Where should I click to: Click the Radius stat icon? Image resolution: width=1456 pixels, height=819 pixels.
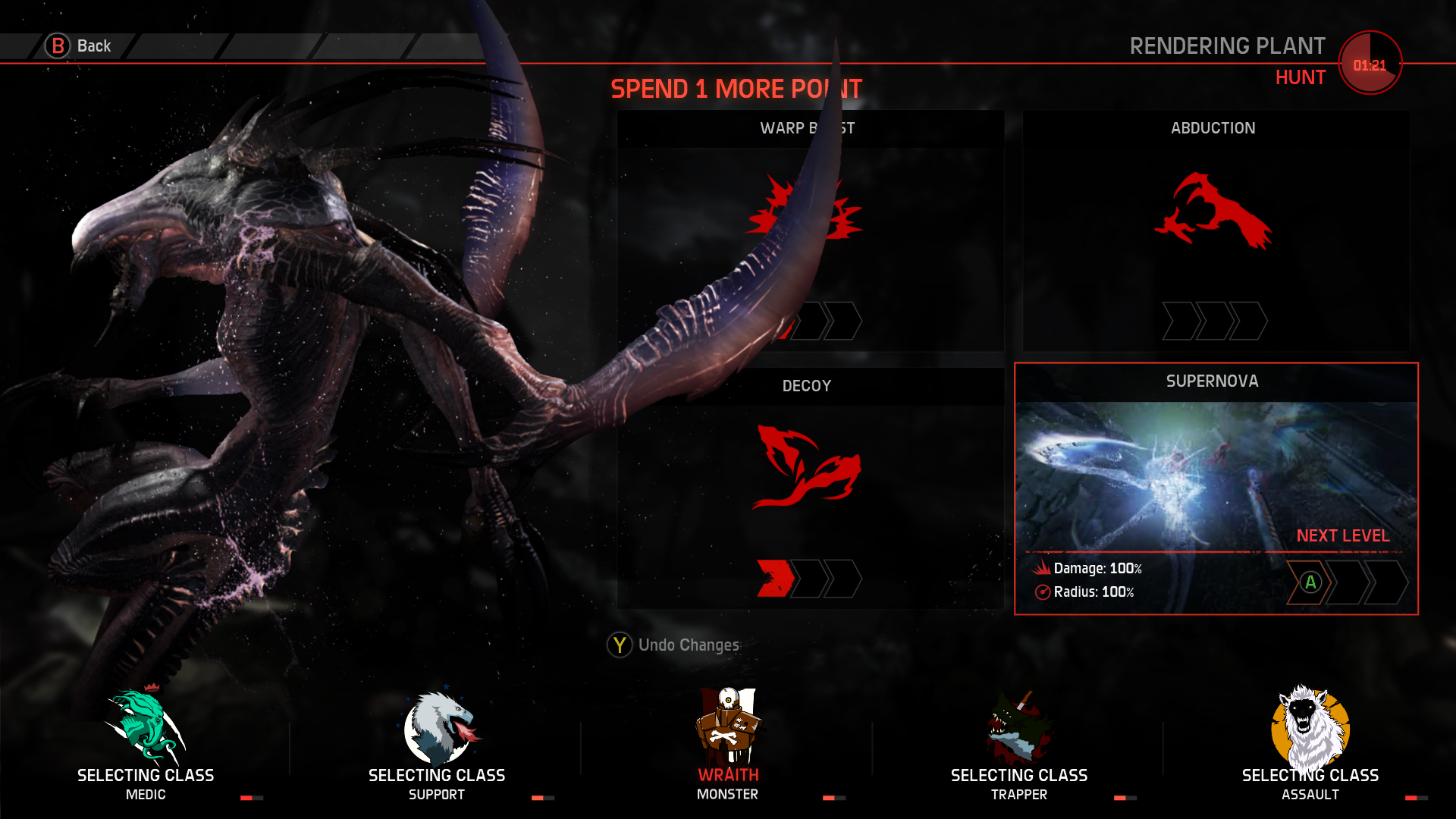tap(1043, 593)
